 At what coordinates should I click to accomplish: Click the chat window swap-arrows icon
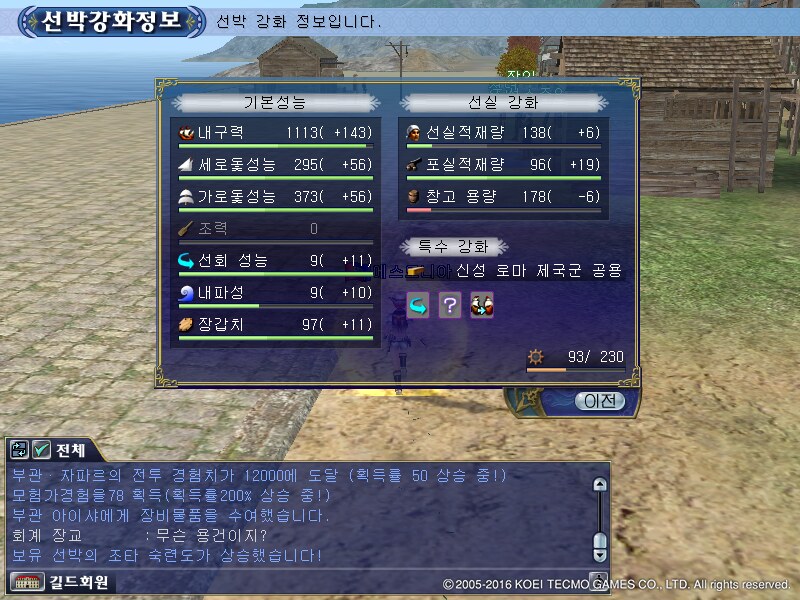coord(19,450)
